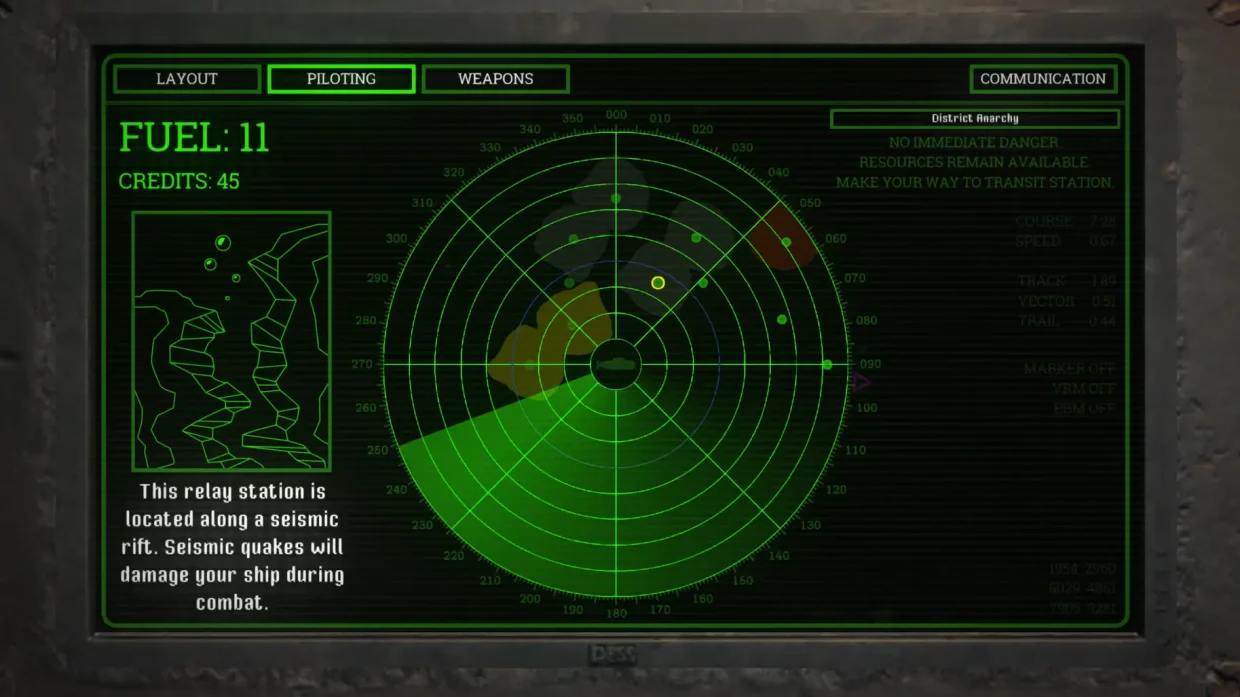
Task: Switch to the Piloting tab
Action: pyautogui.click(x=341, y=79)
